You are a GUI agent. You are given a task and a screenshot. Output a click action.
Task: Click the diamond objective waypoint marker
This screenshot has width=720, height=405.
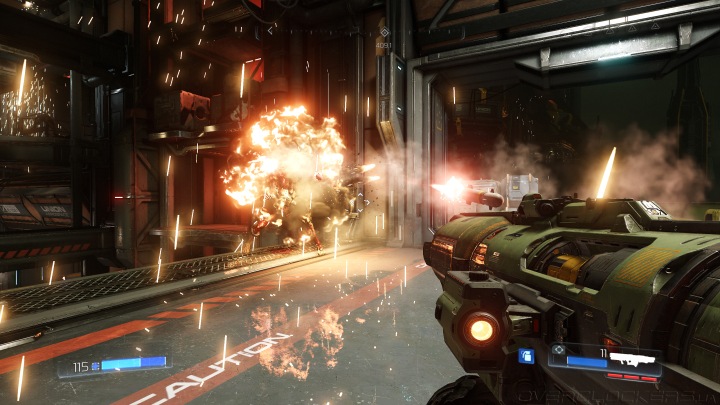(x=383, y=31)
